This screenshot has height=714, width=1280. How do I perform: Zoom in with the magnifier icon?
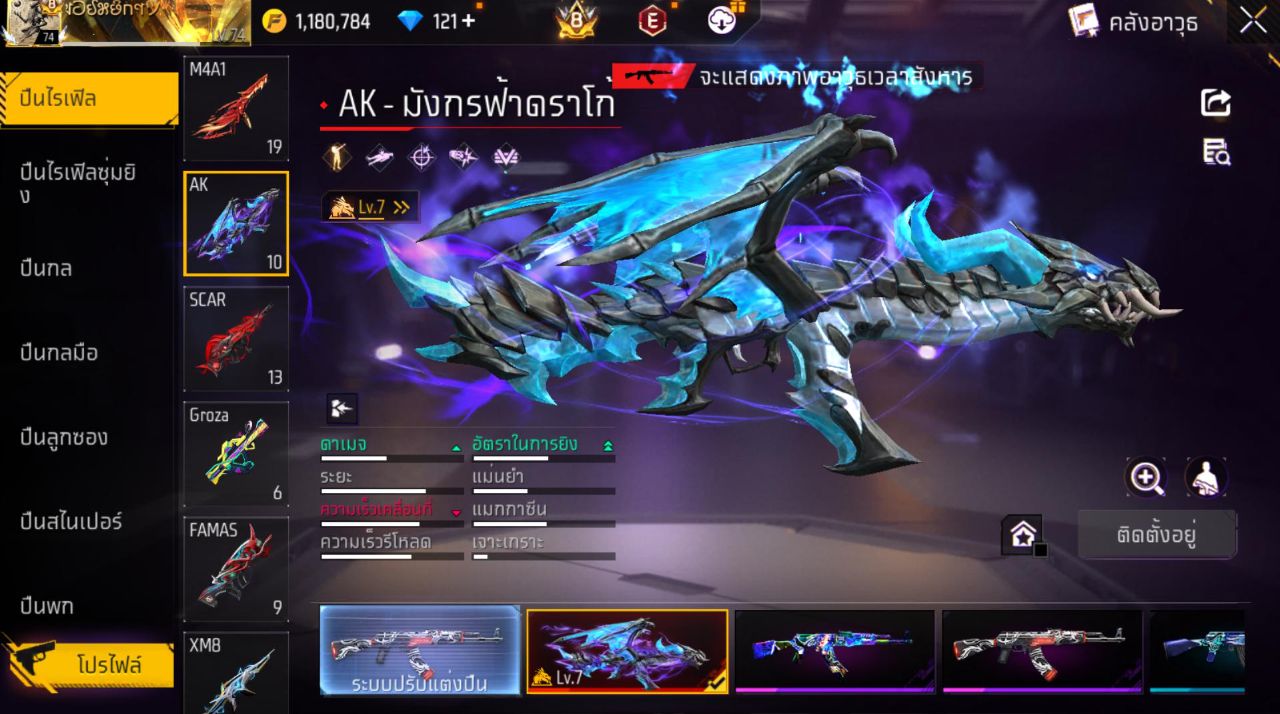[1146, 477]
